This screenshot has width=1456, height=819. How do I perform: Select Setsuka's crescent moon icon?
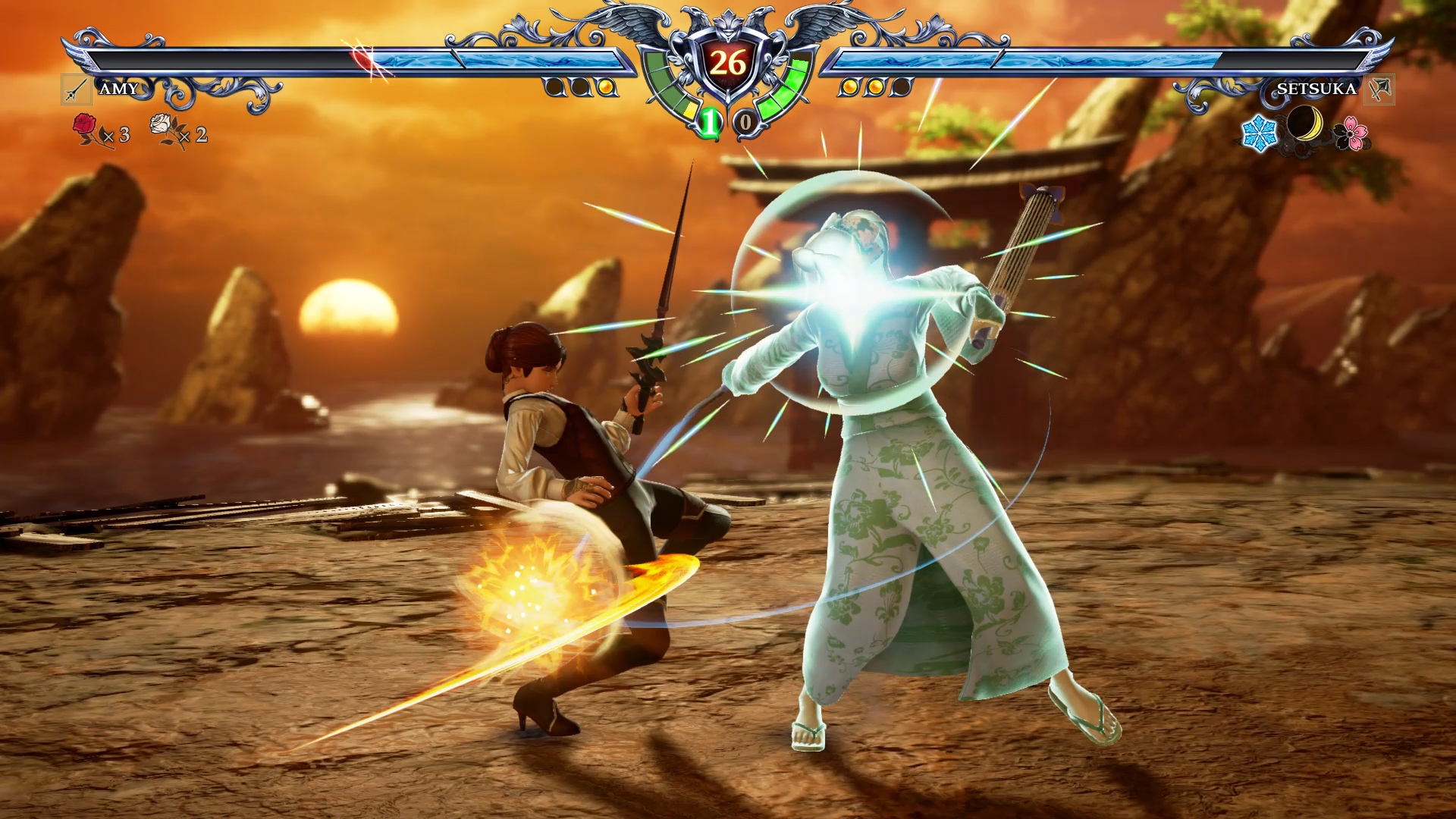(1304, 124)
